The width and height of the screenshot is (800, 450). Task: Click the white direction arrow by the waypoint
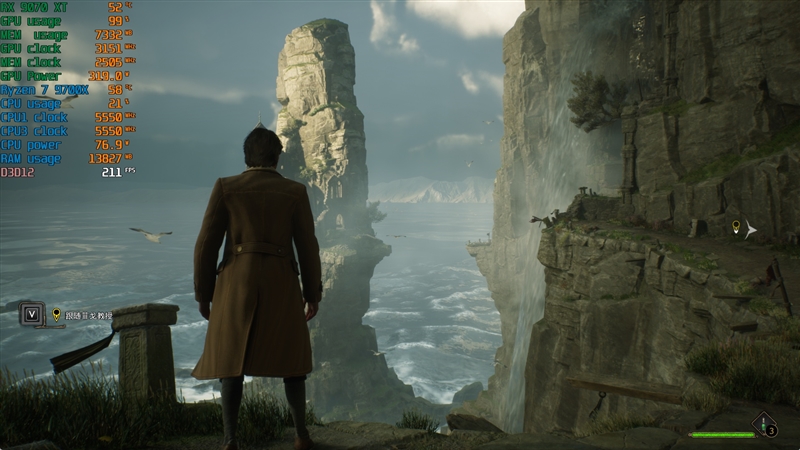pos(751,231)
